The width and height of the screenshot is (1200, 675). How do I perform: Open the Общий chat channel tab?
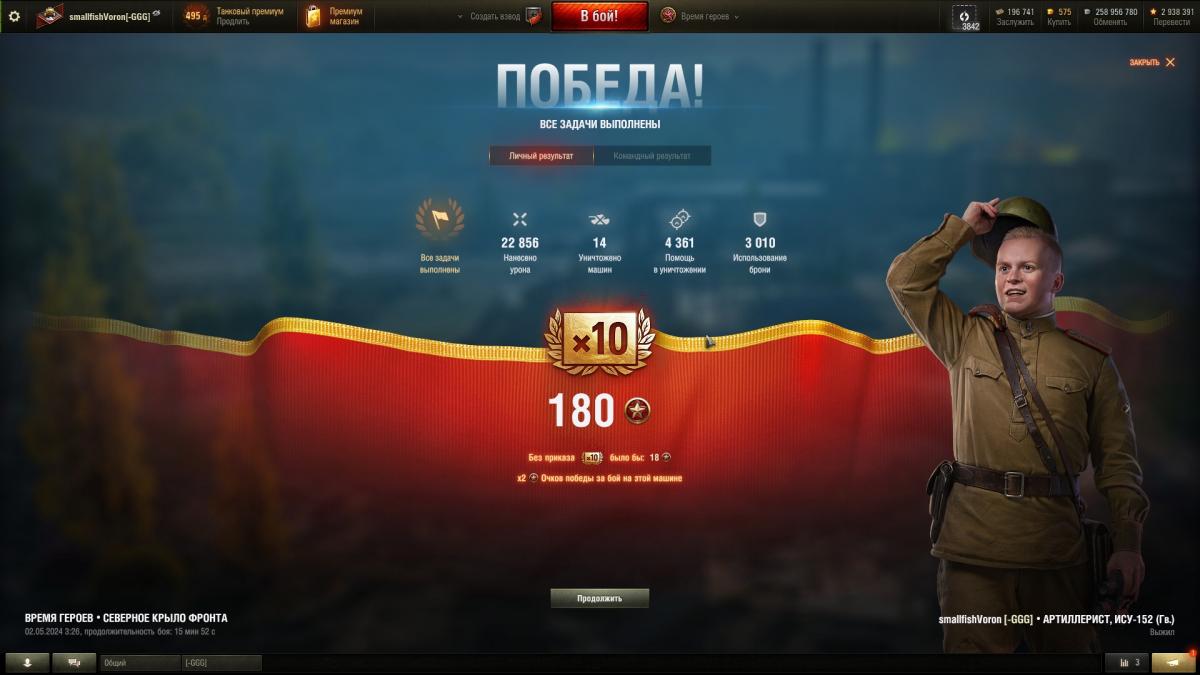point(140,663)
